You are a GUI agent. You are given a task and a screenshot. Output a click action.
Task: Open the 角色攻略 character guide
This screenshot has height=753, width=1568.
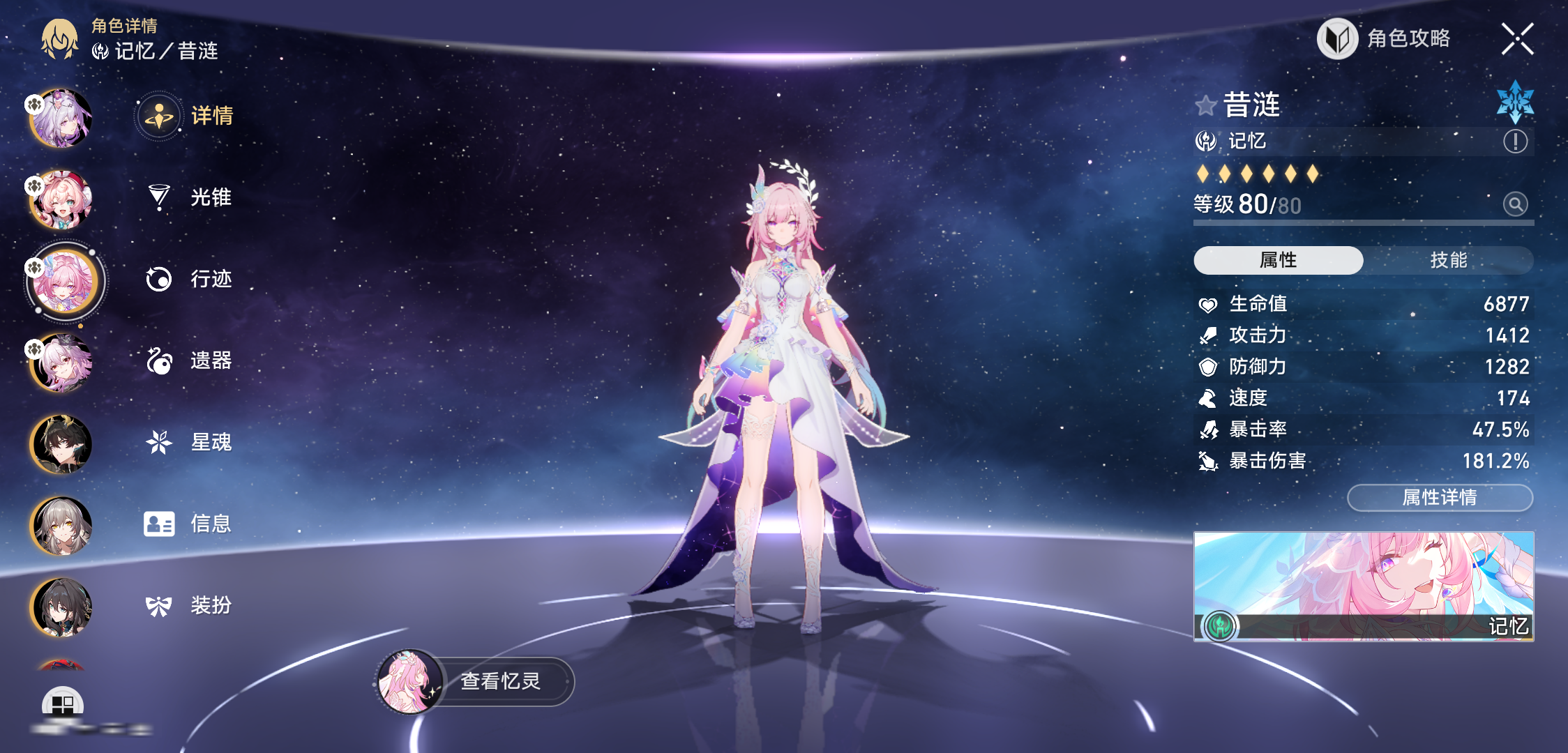[1385, 38]
